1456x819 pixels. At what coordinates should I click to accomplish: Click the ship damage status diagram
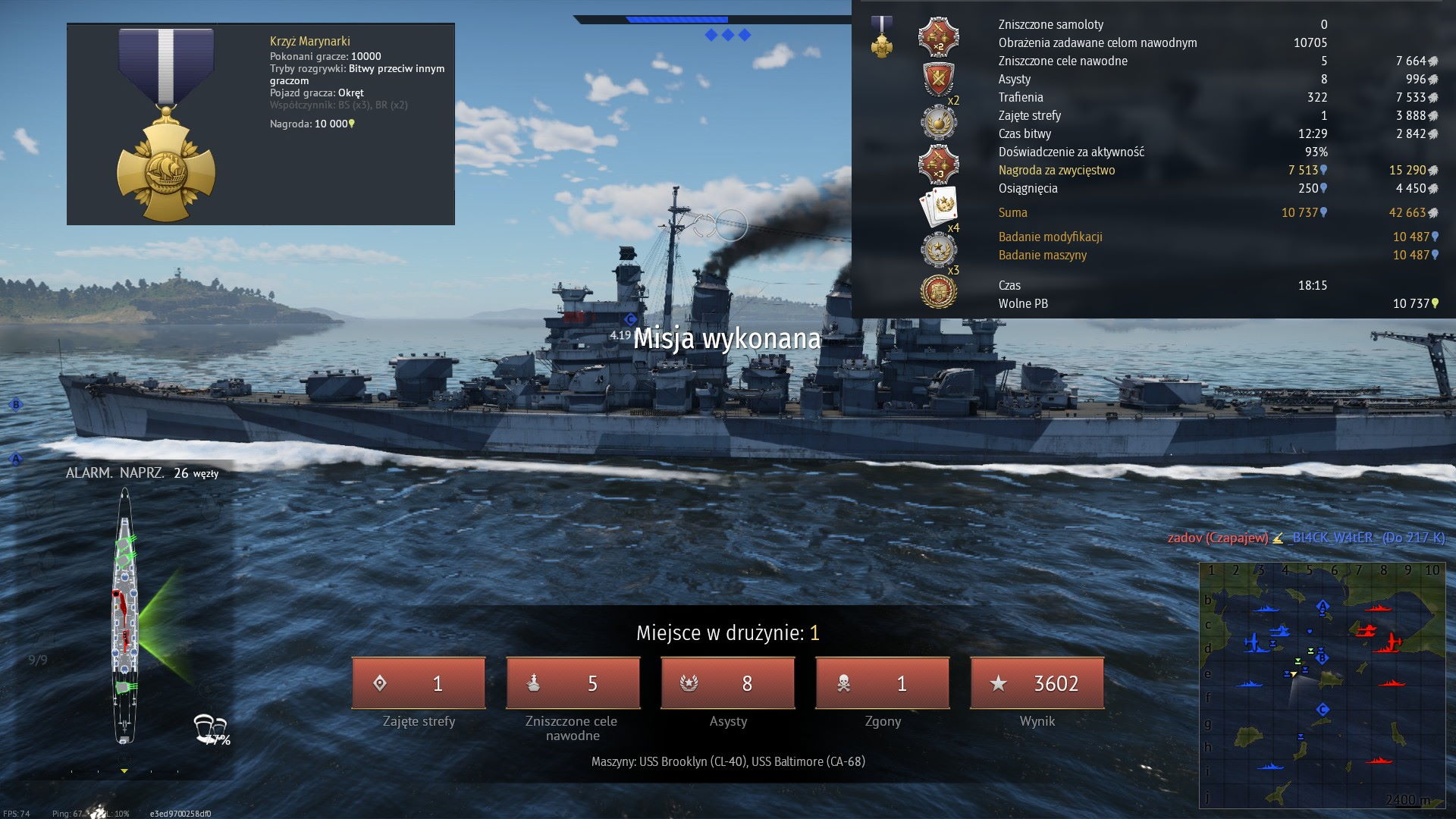pos(125,614)
